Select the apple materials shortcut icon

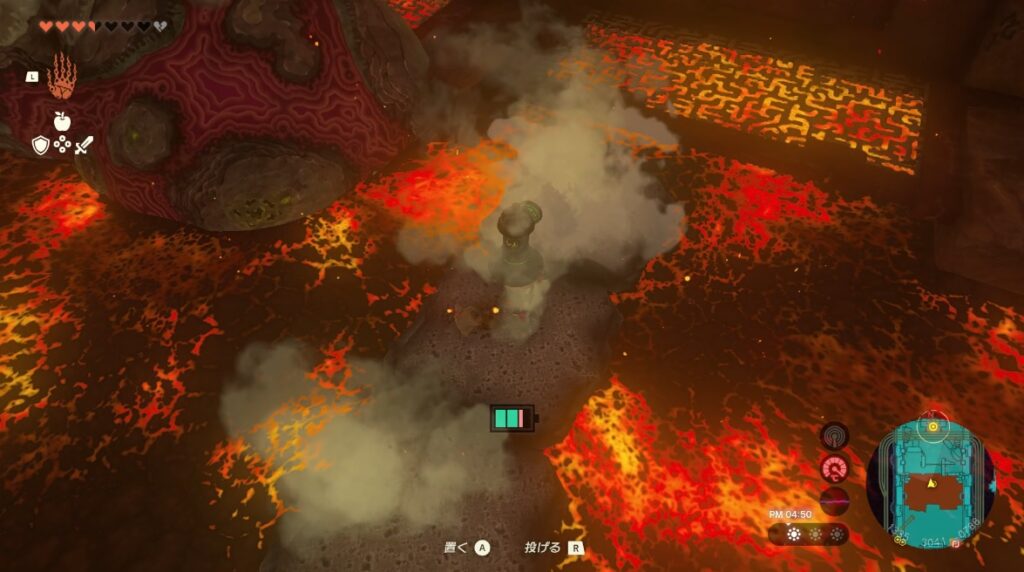point(62,121)
